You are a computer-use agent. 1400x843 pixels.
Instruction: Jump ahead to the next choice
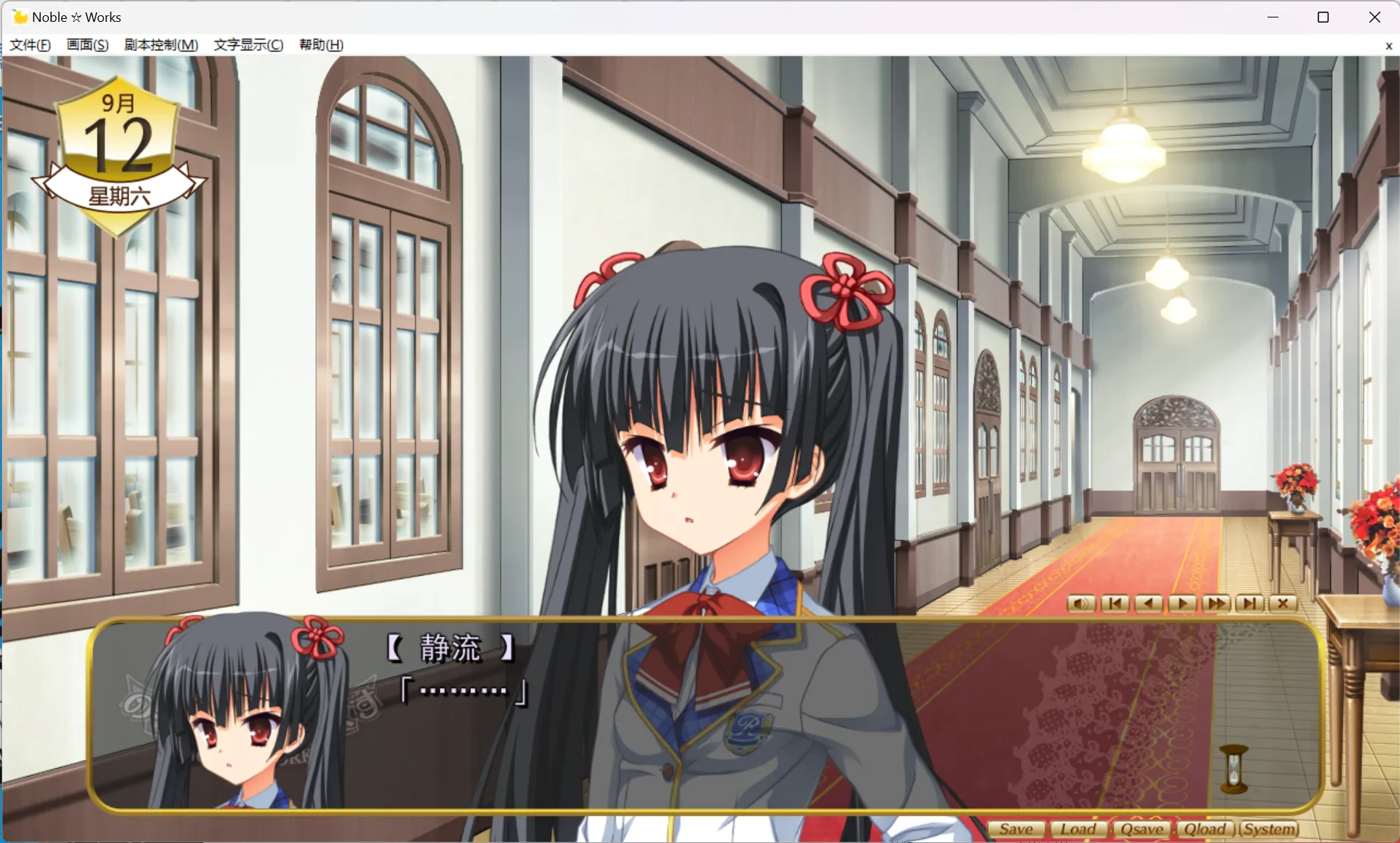coord(1250,603)
